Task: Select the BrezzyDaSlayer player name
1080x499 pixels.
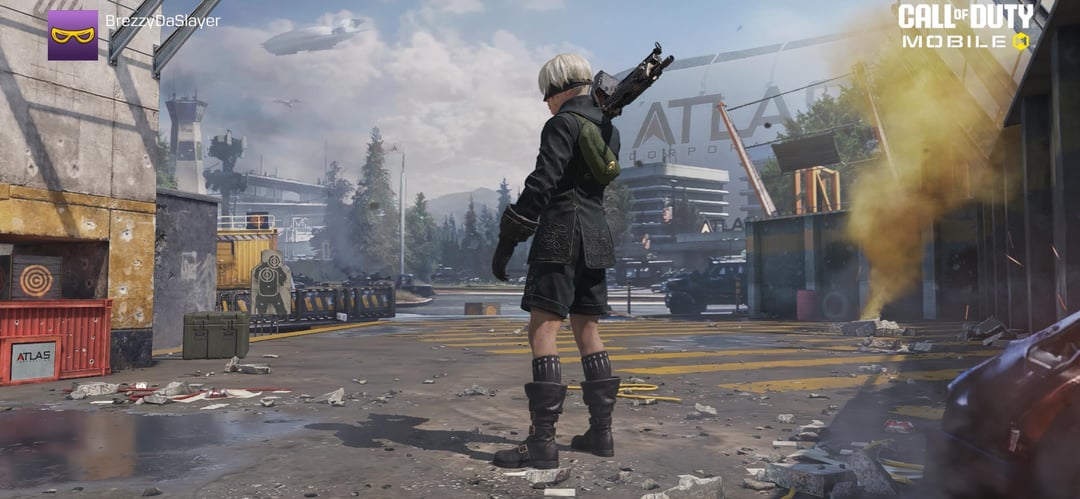Action: [163, 21]
